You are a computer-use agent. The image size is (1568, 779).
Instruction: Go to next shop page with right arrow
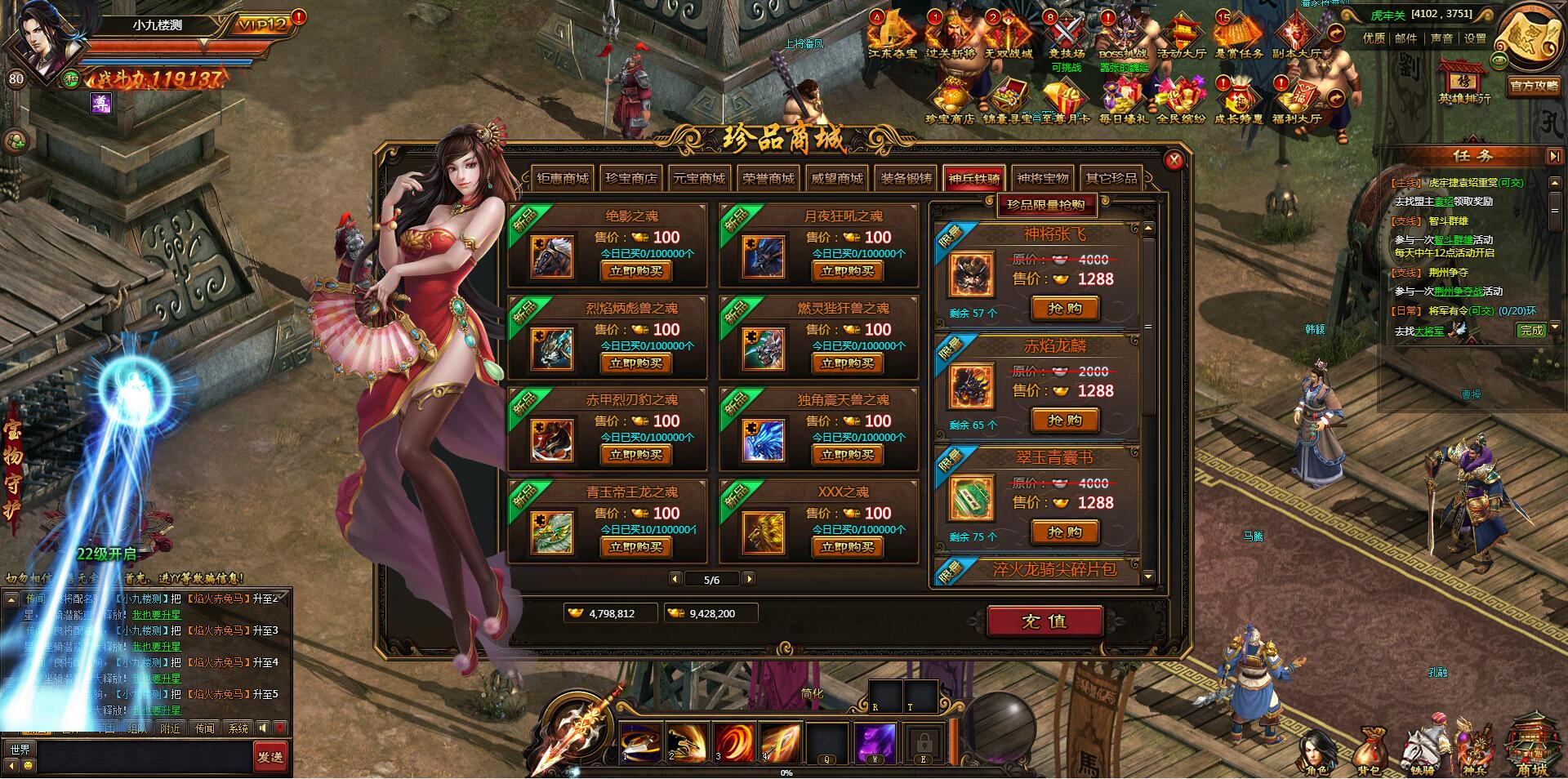[749, 579]
